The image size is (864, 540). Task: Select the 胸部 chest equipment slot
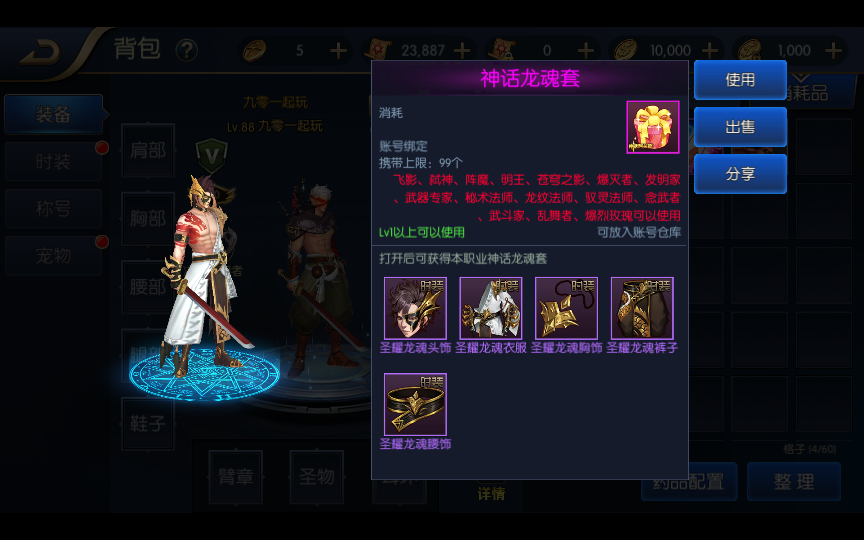pyautogui.click(x=148, y=218)
